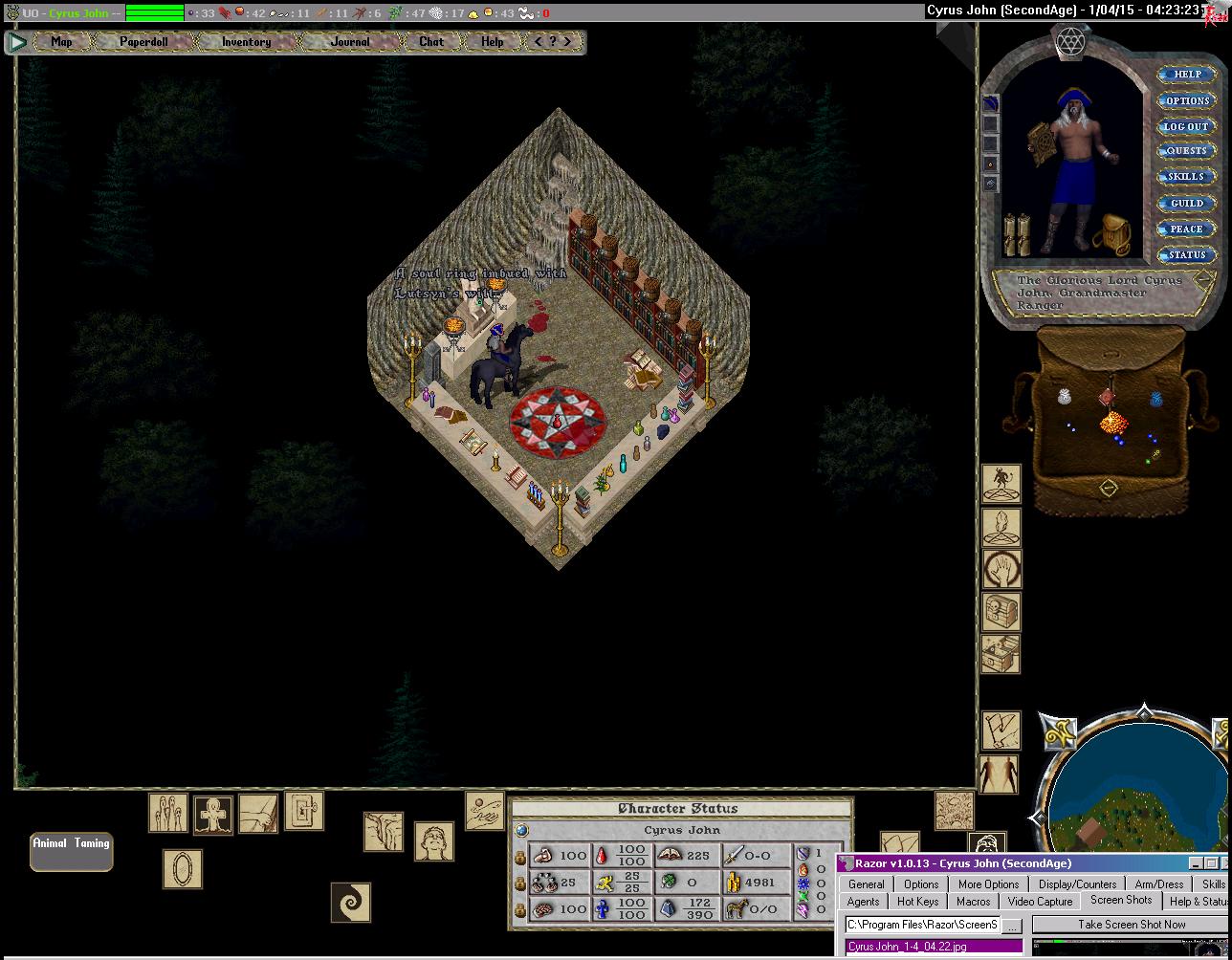Open the Paperdoll menu entry
1232x960 pixels.
[x=143, y=42]
